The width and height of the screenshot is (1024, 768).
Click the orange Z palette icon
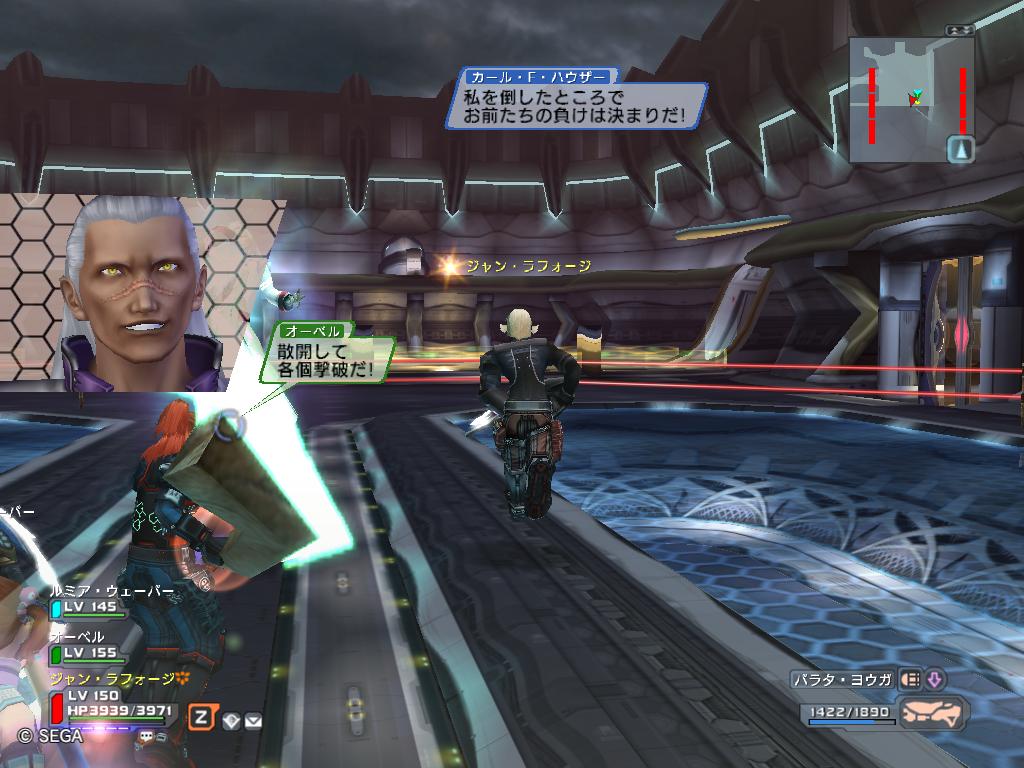click(202, 716)
